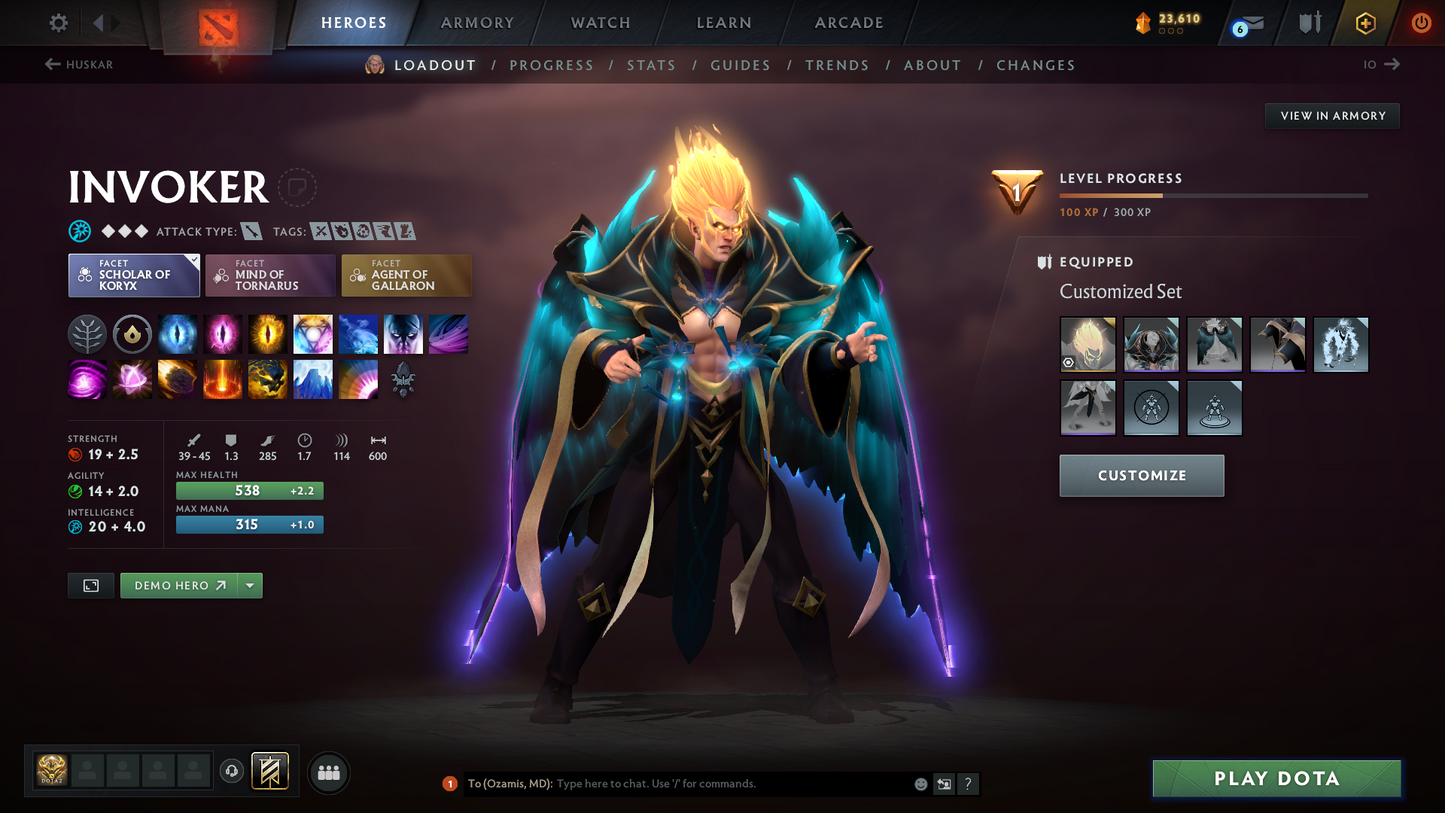Open the Demo Hero dropdown arrow
1445x813 pixels.
pos(250,585)
